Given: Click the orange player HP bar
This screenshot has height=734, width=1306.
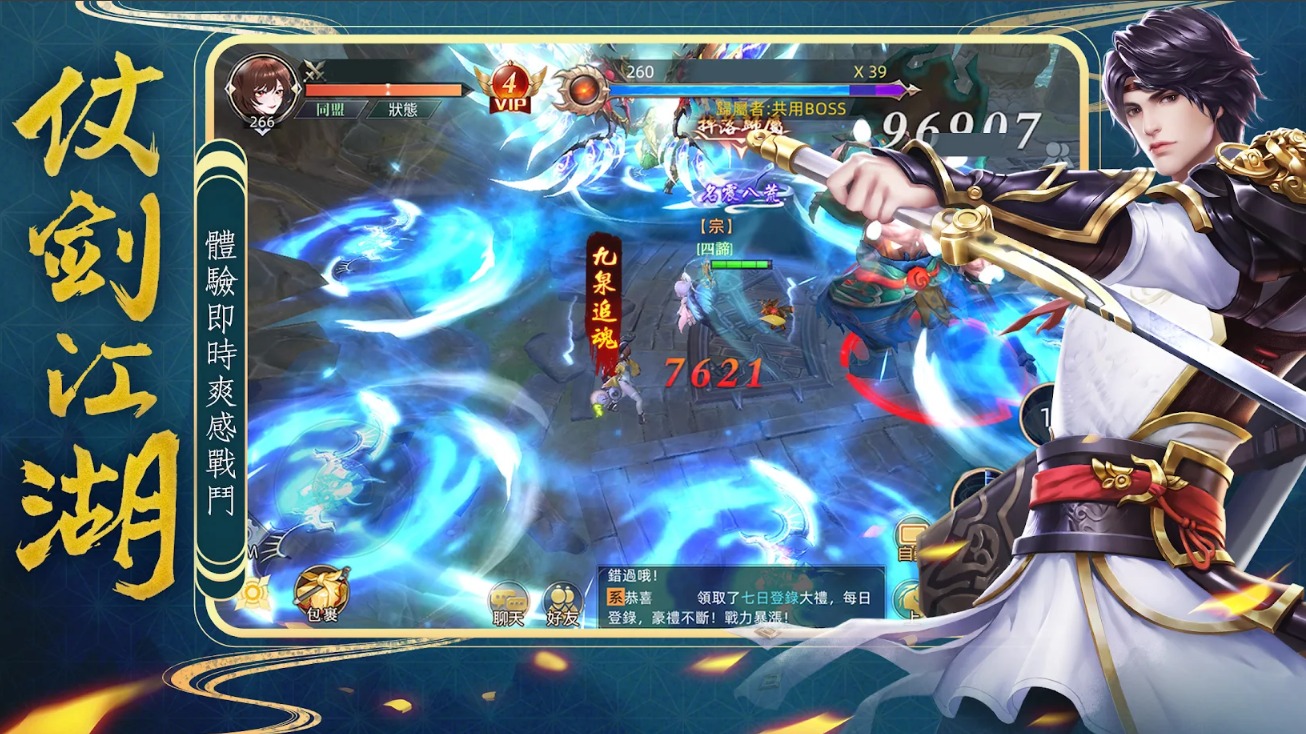Looking at the screenshot, I should click(x=385, y=88).
